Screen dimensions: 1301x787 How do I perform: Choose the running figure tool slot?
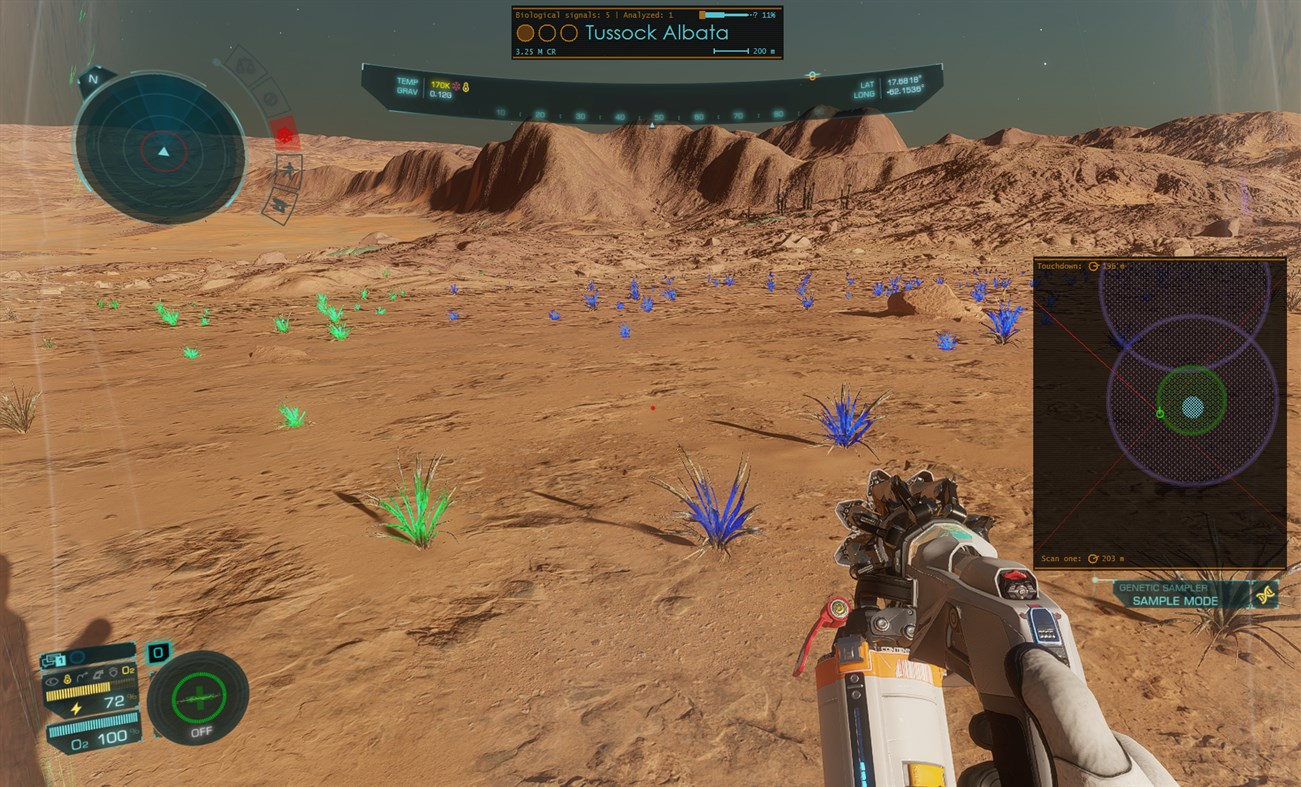[288, 170]
